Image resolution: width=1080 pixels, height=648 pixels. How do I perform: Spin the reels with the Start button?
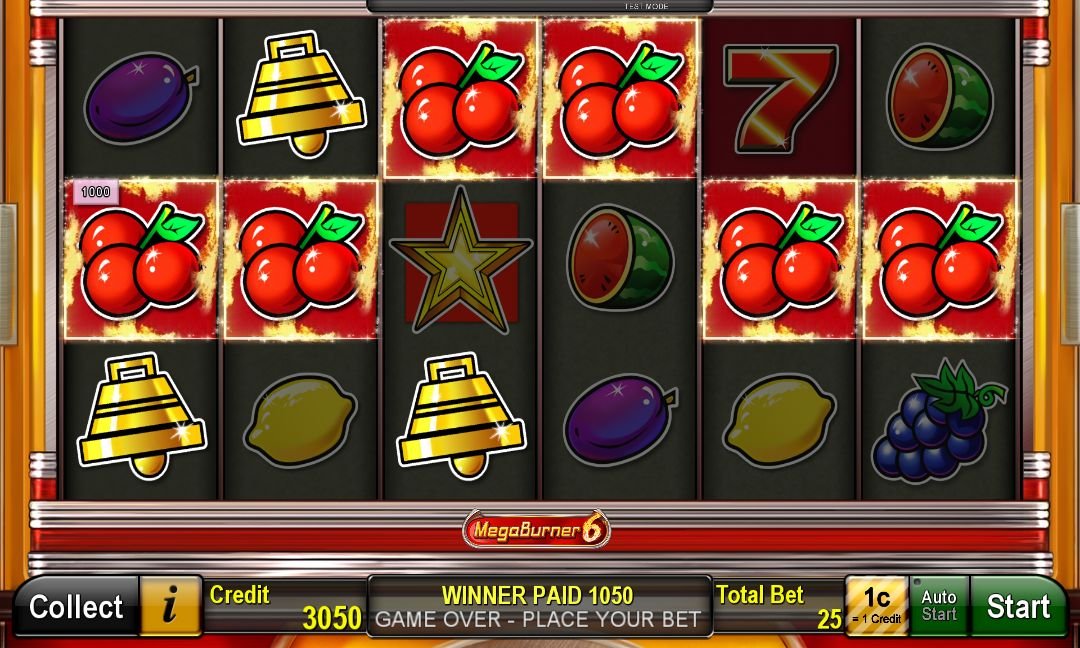point(1018,606)
